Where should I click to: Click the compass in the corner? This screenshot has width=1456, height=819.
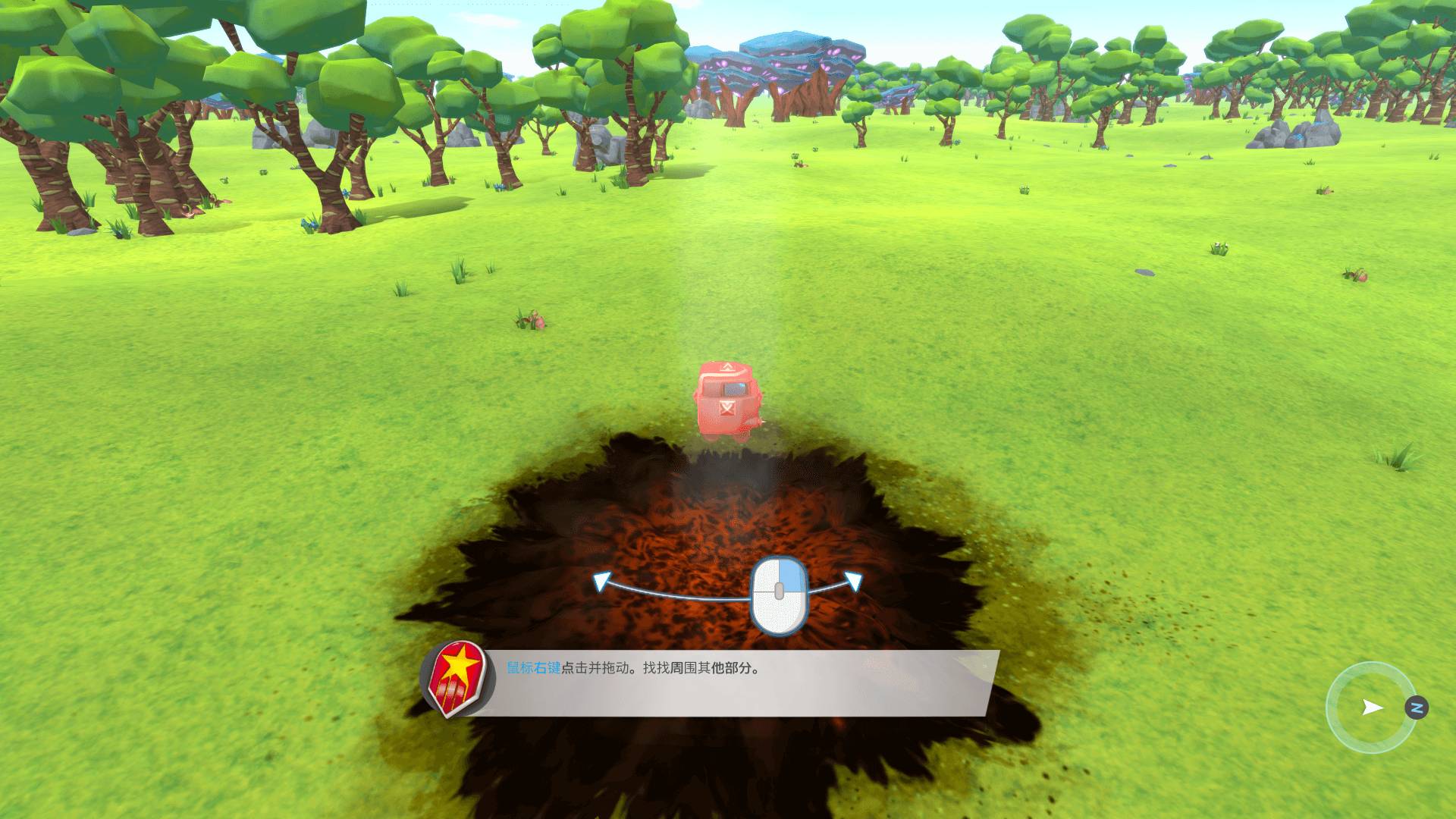[1372, 708]
